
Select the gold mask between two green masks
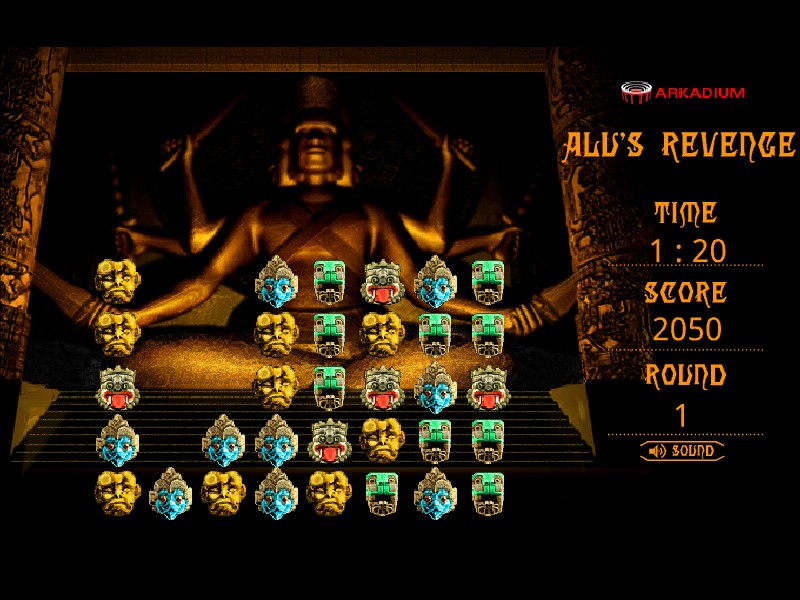coord(382,334)
